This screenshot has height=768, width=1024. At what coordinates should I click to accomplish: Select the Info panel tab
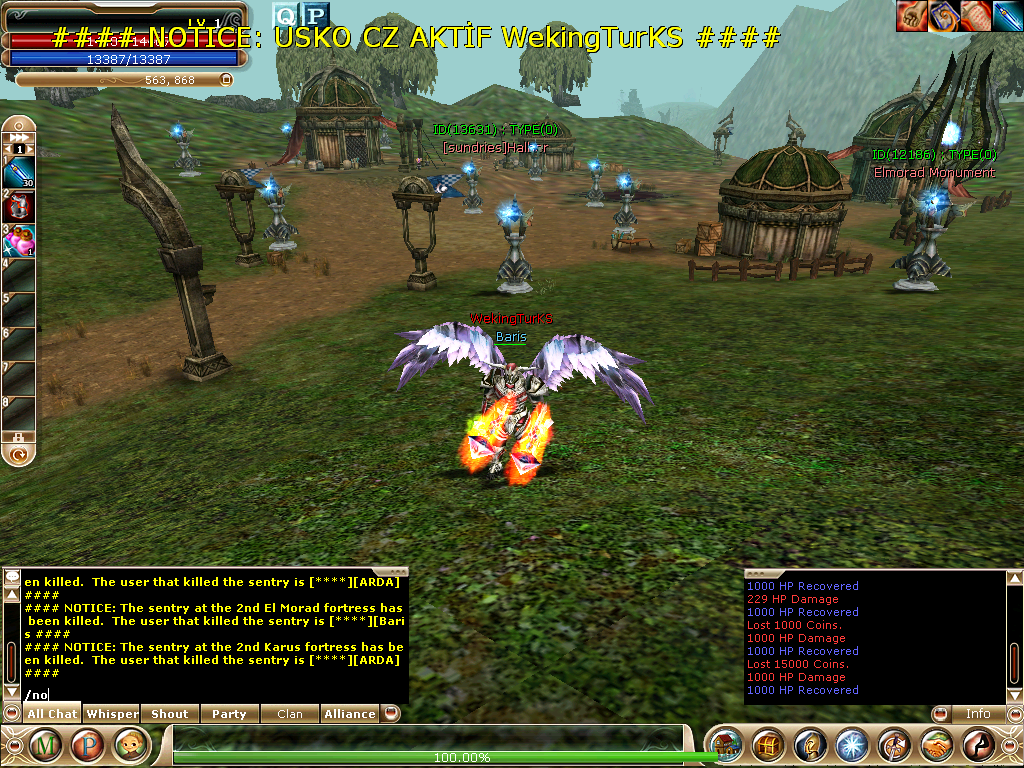(x=977, y=714)
